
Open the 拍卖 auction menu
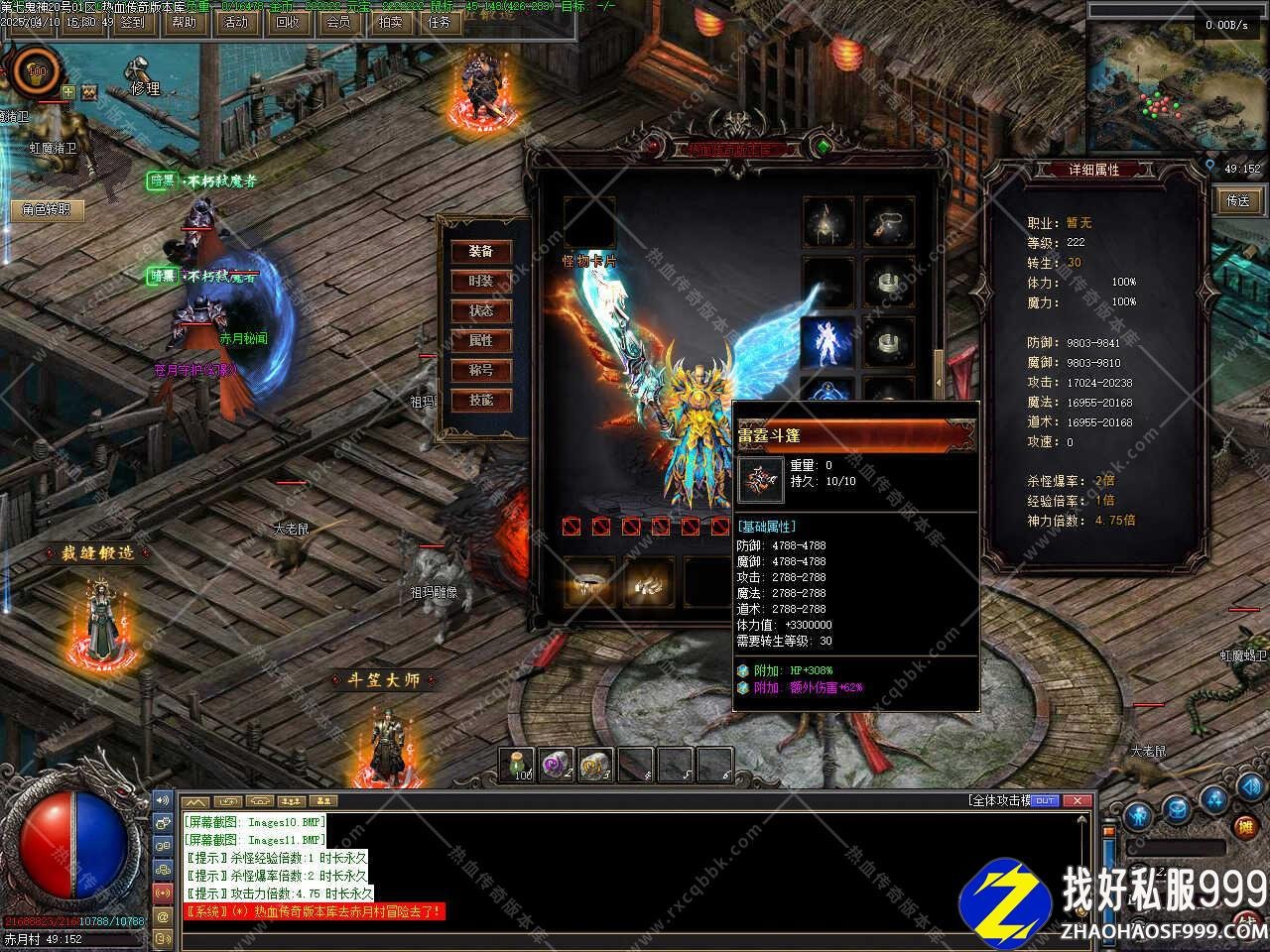point(390,22)
